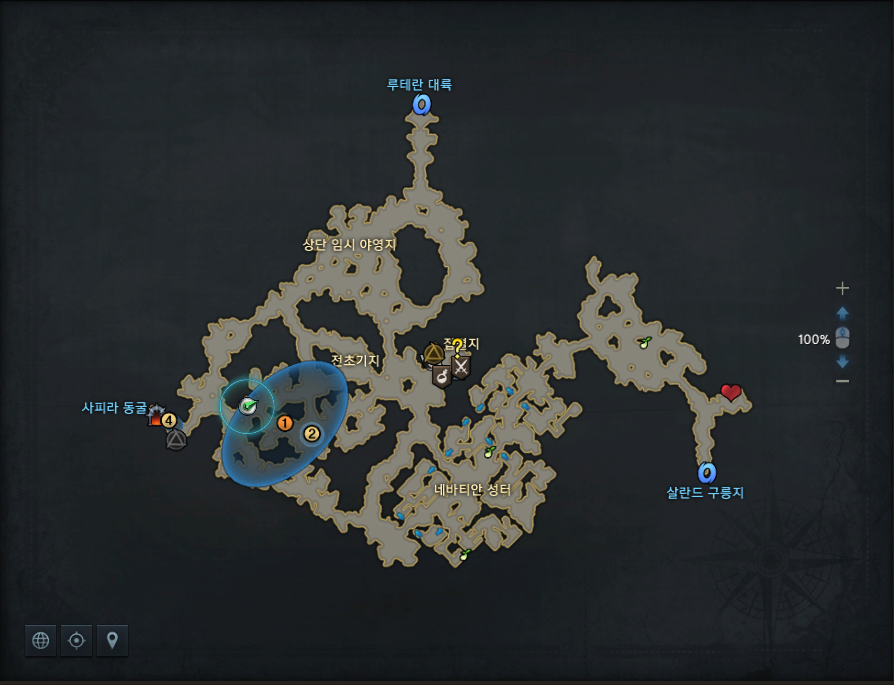
Task: Zoom out with the minus button
Action: coord(842,381)
